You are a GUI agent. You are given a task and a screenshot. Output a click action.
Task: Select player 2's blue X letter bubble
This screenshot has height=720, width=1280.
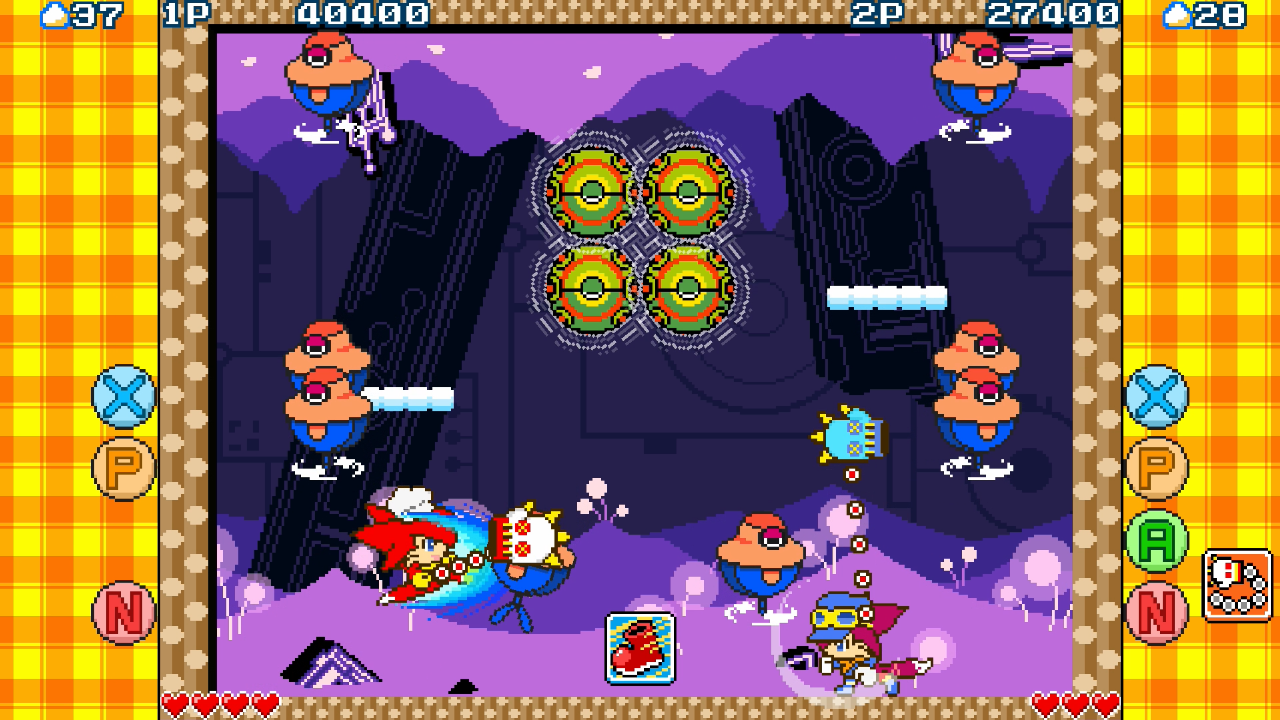1157,396
